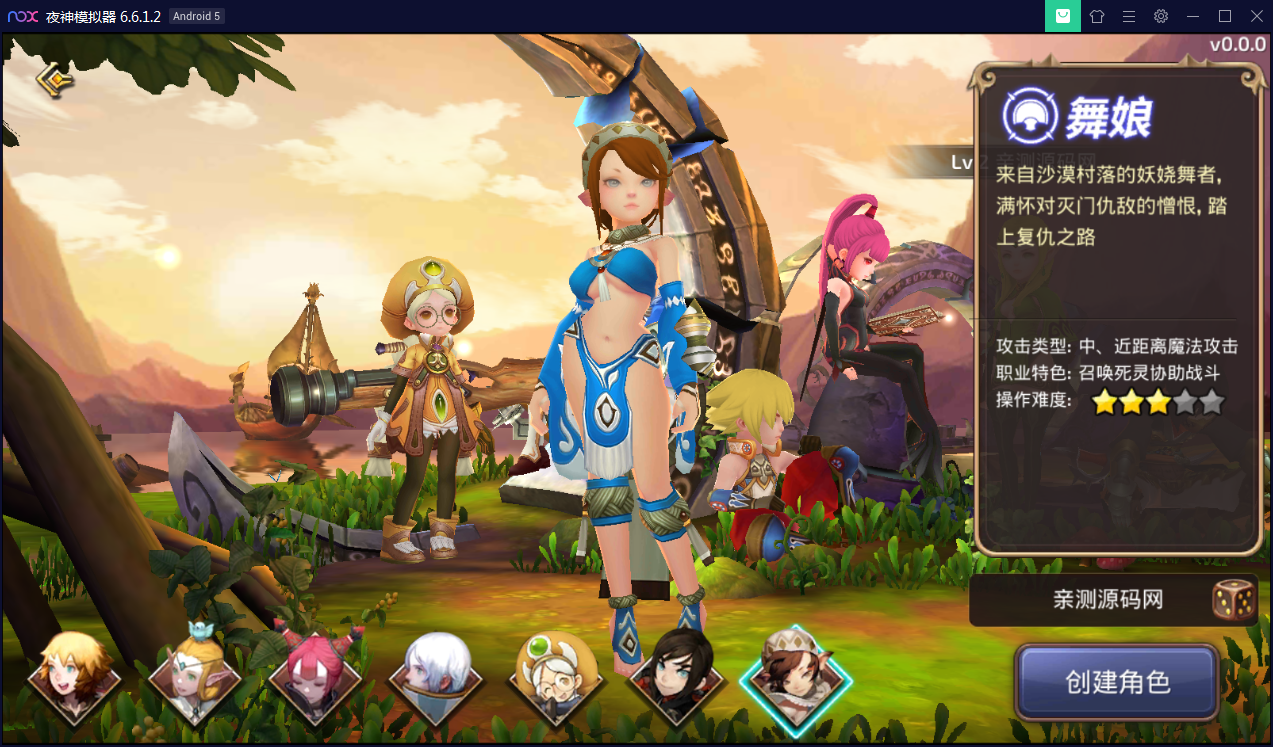Screen dimensions: 1273x747
Task: Roll a random name with the dice
Action: coord(1233,600)
